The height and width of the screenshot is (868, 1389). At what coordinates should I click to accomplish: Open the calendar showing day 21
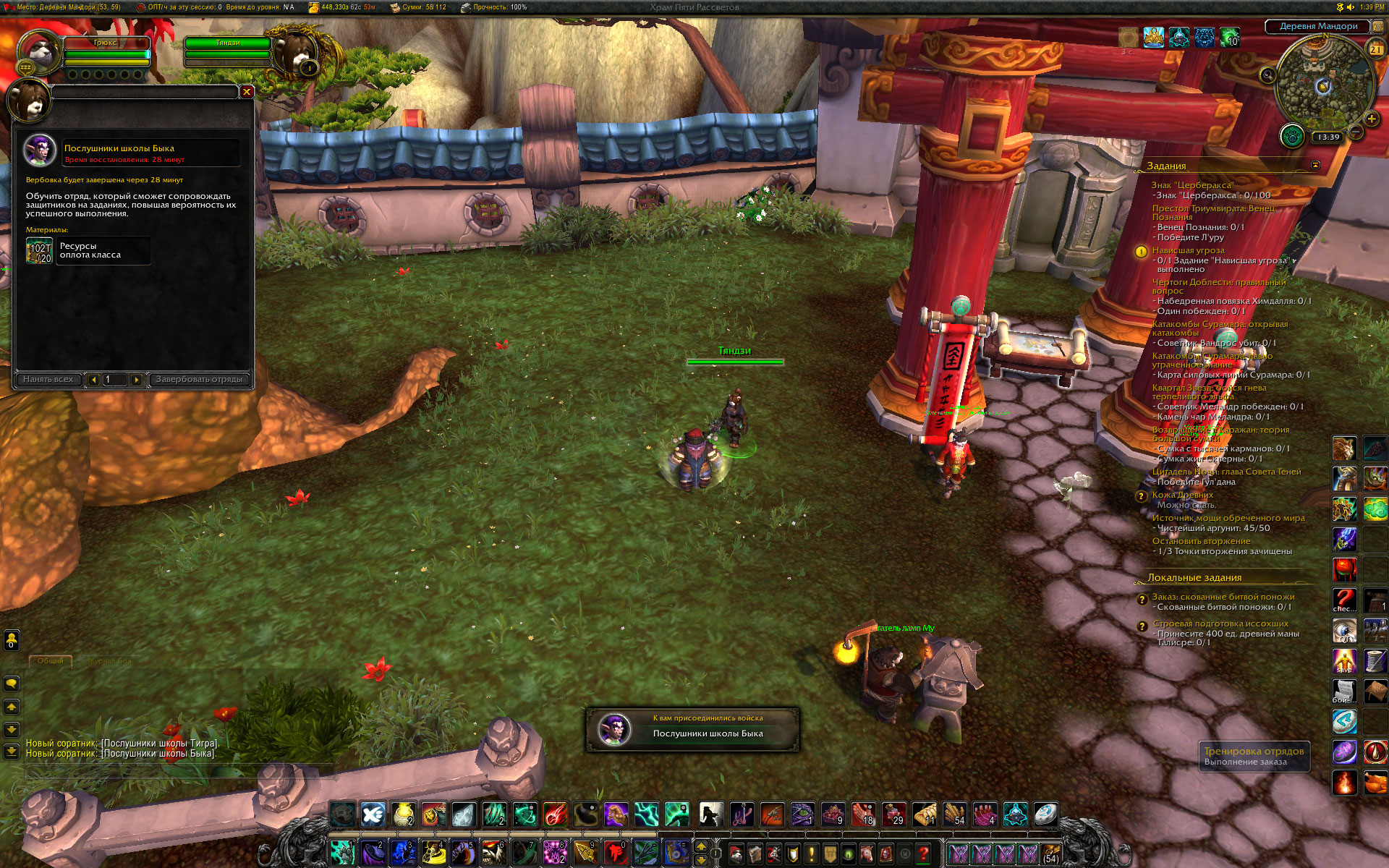tap(1375, 49)
